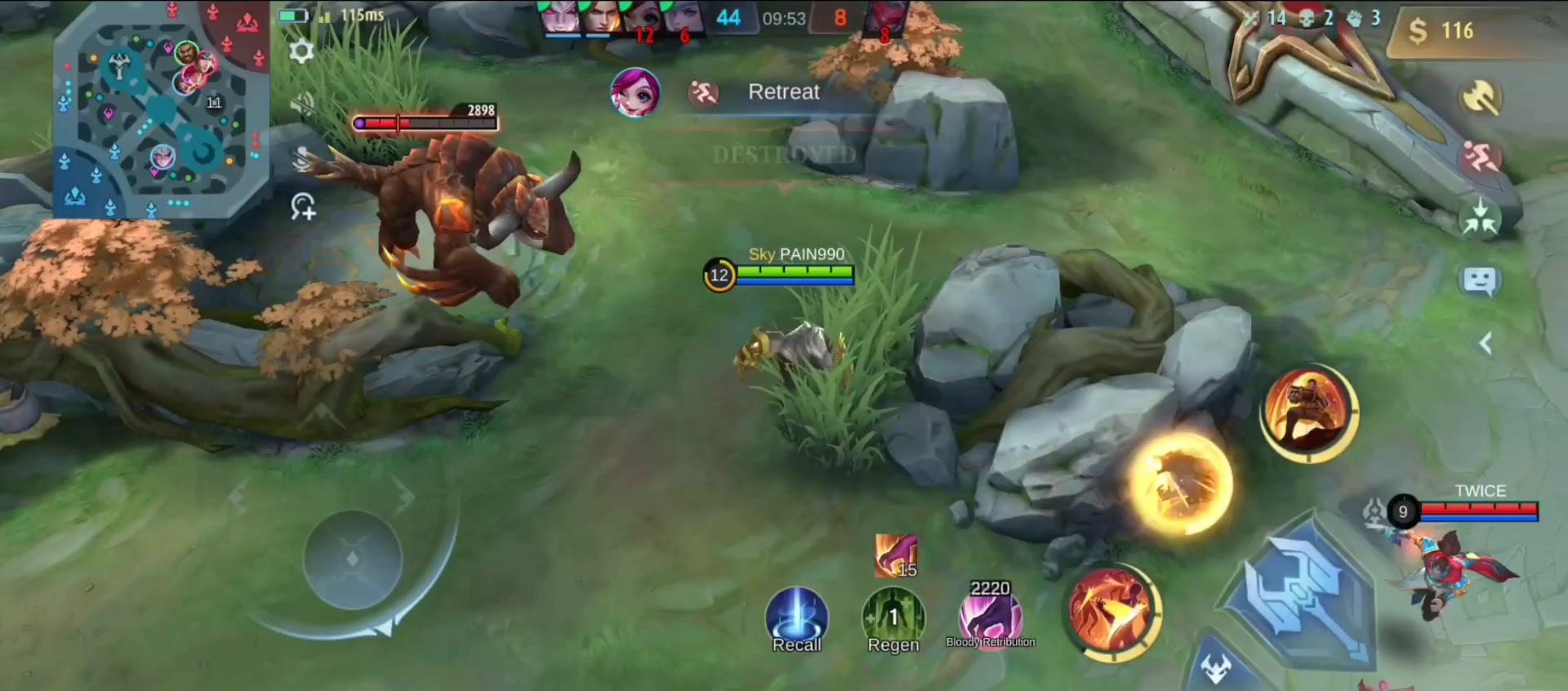Cast the Bloody Retribution battle spell

point(991,614)
